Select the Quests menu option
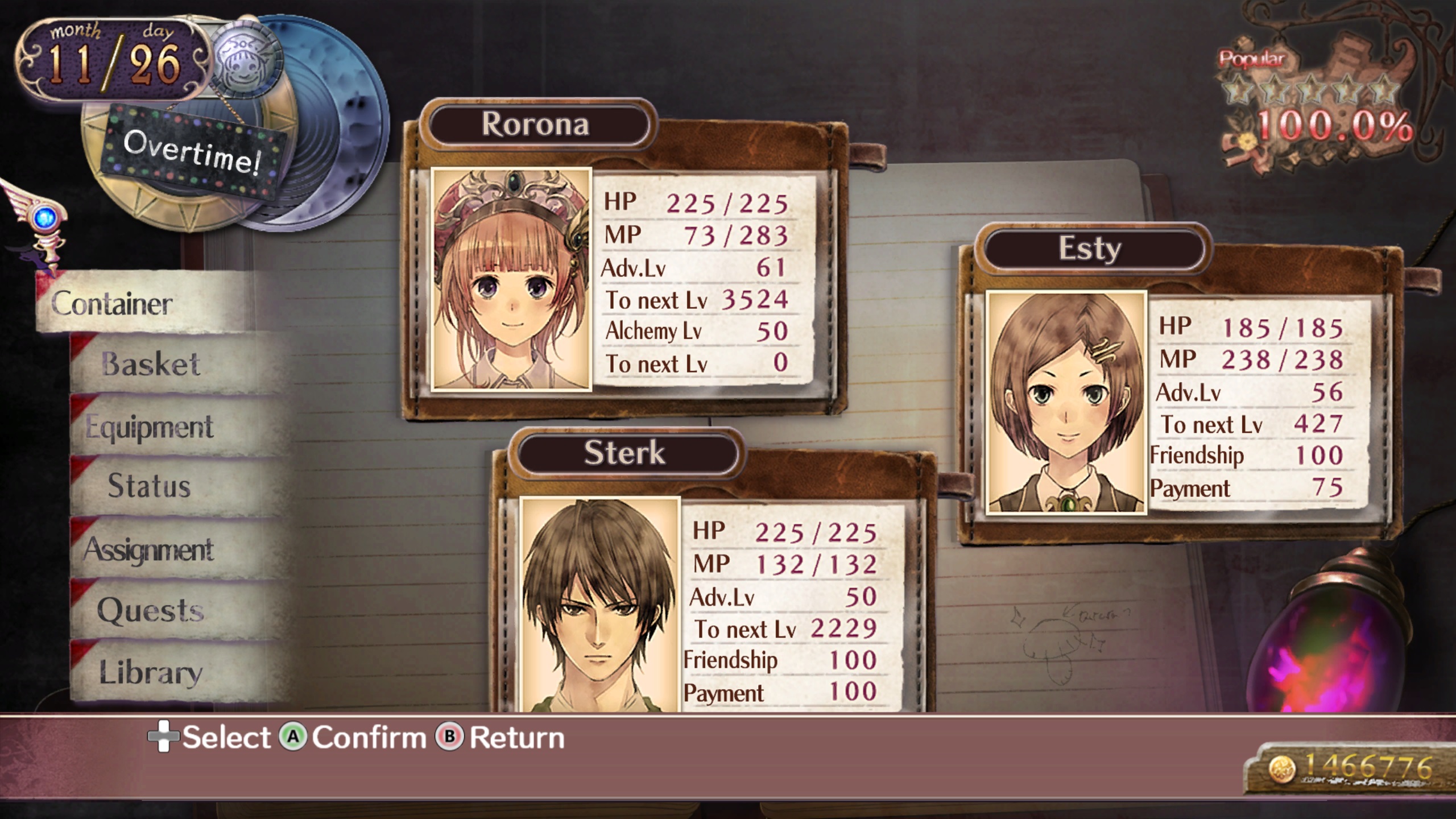This screenshot has height=819, width=1456. tap(151, 611)
